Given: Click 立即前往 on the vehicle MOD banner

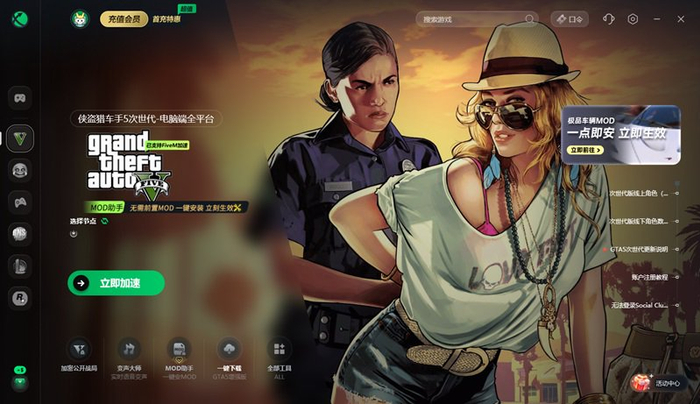Looking at the screenshot, I should click(x=583, y=150).
